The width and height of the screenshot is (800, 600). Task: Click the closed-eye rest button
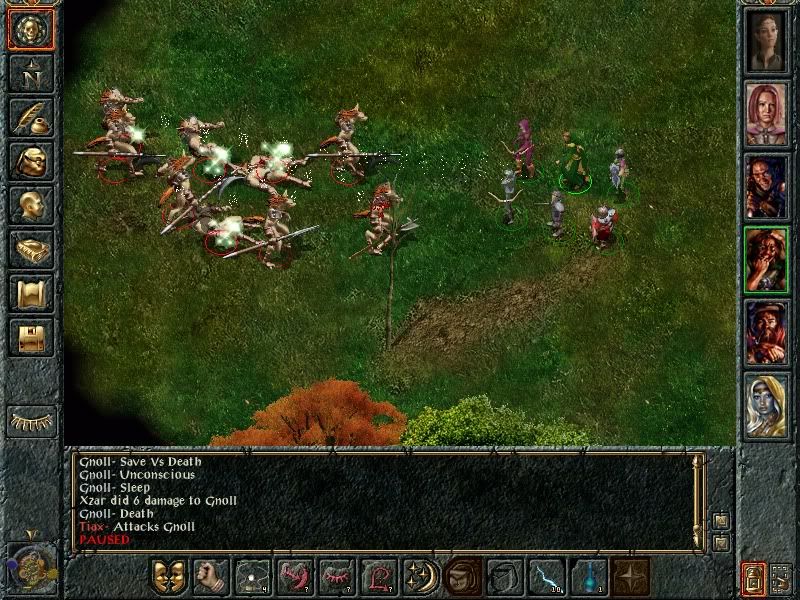(30, 420)
